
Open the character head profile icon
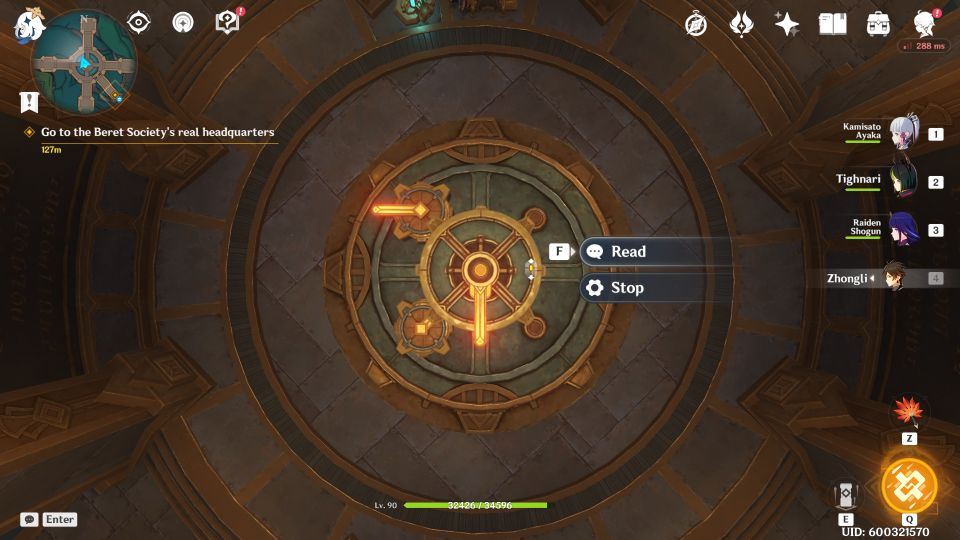(925, 24)
